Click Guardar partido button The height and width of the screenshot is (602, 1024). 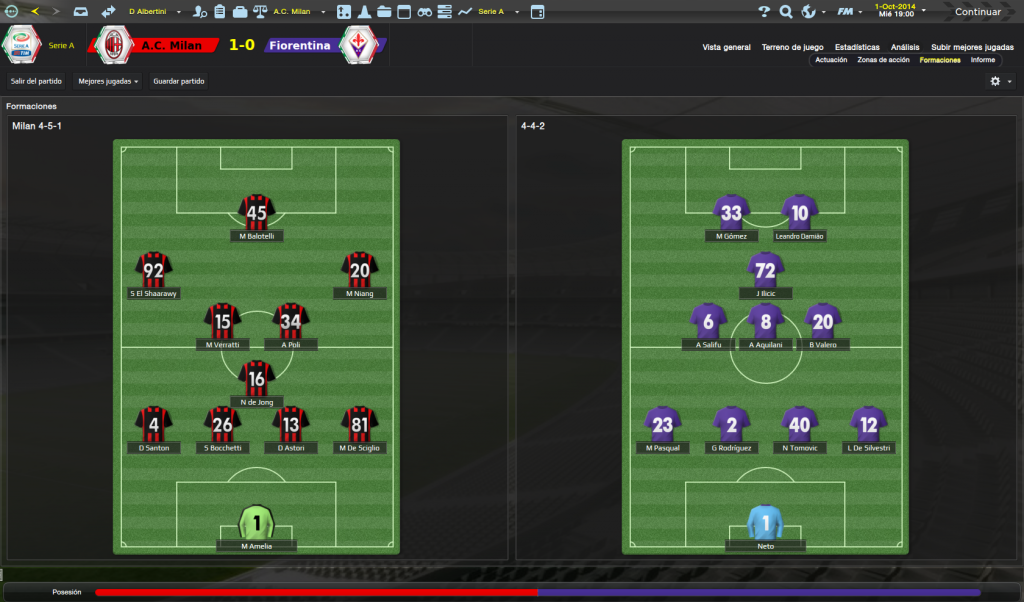click(179, 81)
